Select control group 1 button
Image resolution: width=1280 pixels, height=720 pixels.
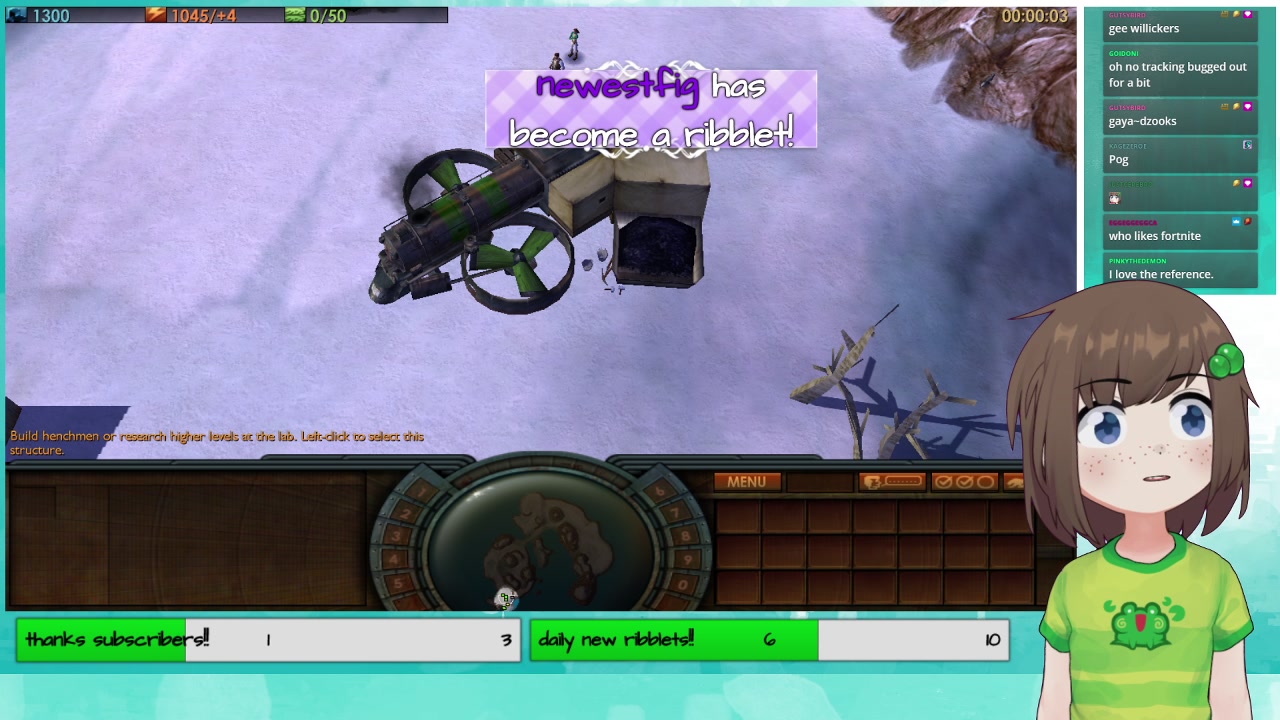(x=420, y=490)
